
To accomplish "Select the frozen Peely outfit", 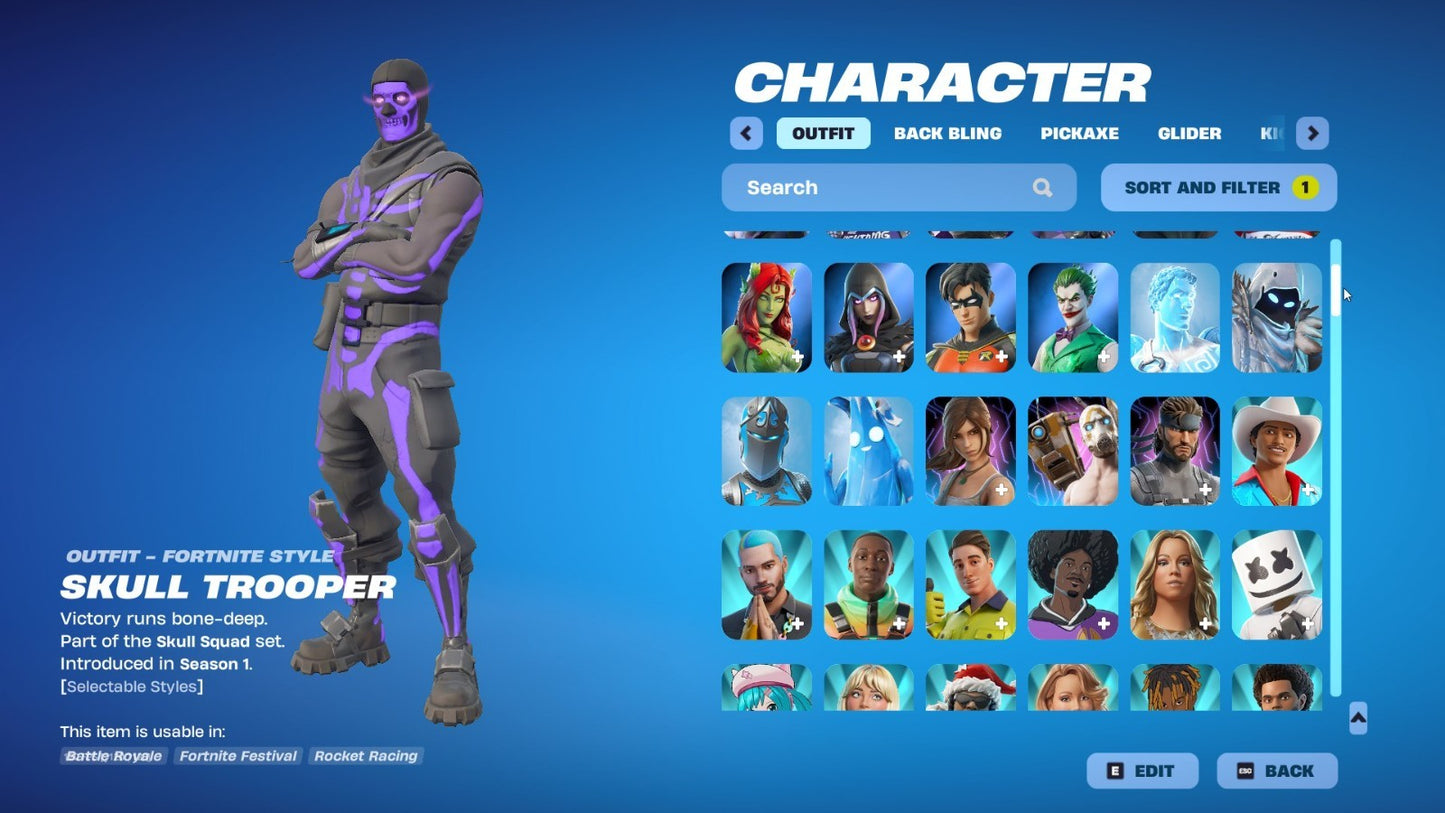I will coord(868,451).
